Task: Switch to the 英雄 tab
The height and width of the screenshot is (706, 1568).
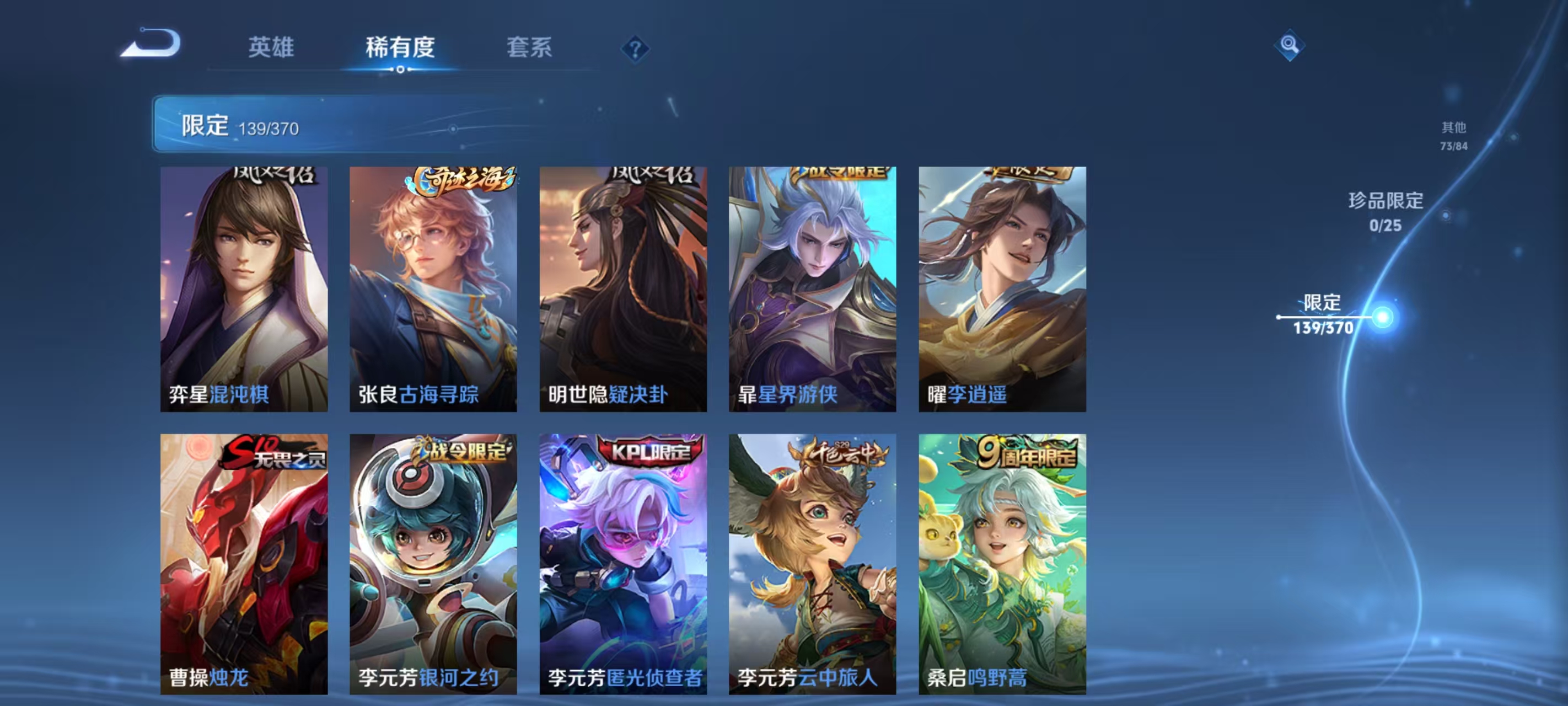Action: click(x=270, y=47)
